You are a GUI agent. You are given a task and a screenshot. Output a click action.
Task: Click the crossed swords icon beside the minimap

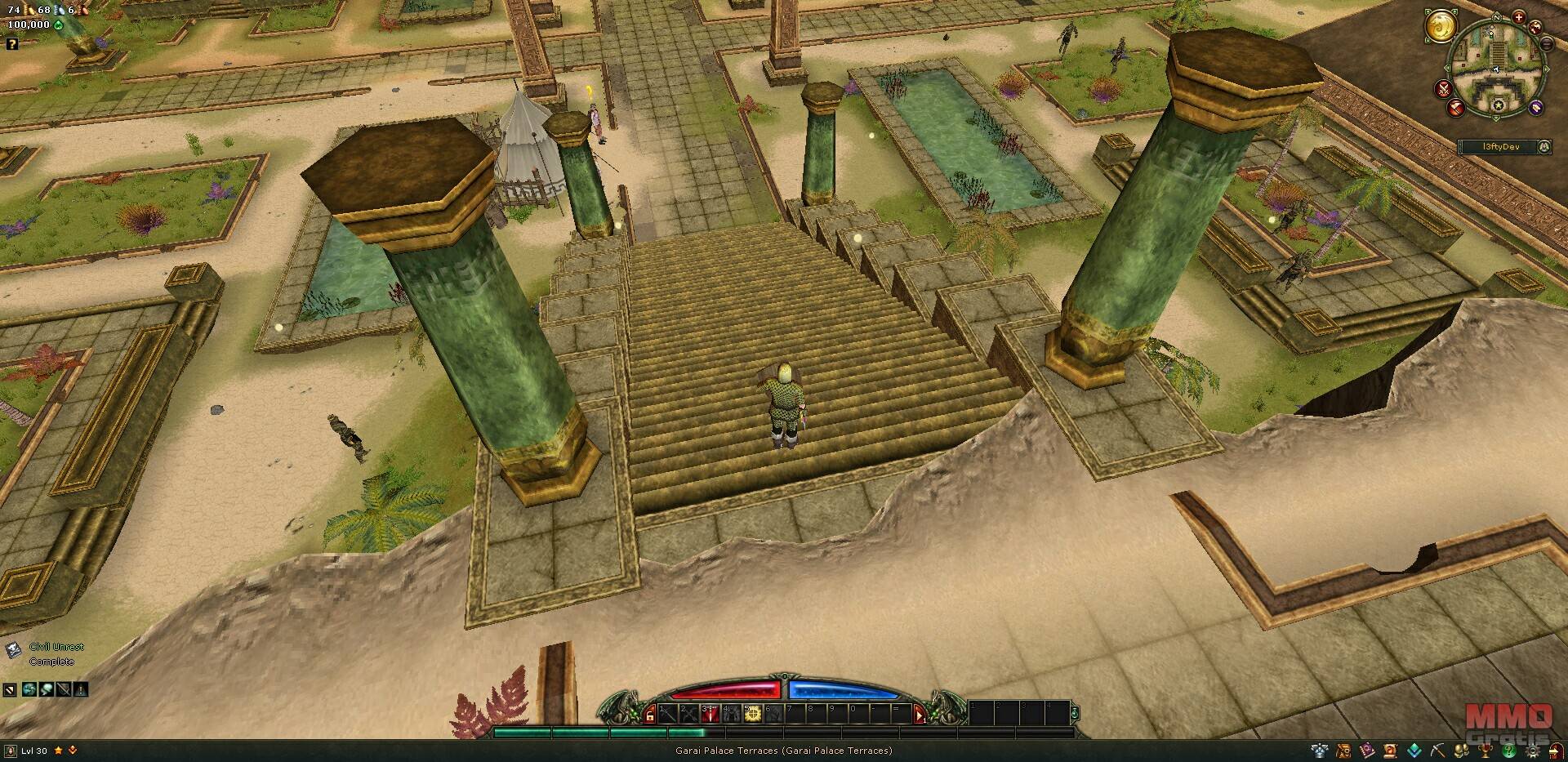1445,88
